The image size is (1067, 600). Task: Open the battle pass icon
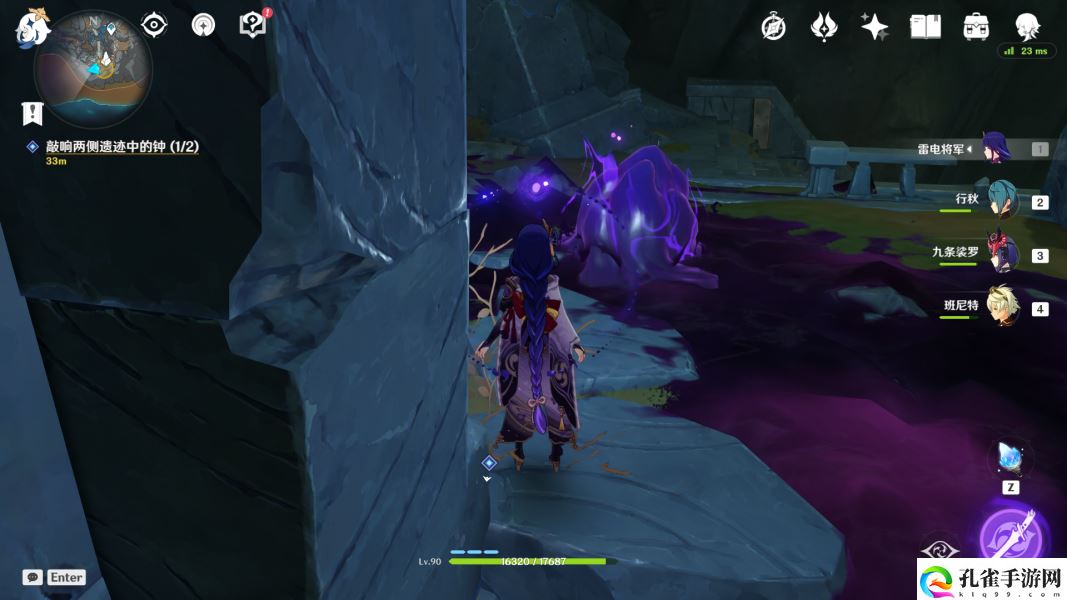pyautogui.click(x=823, y=27)
